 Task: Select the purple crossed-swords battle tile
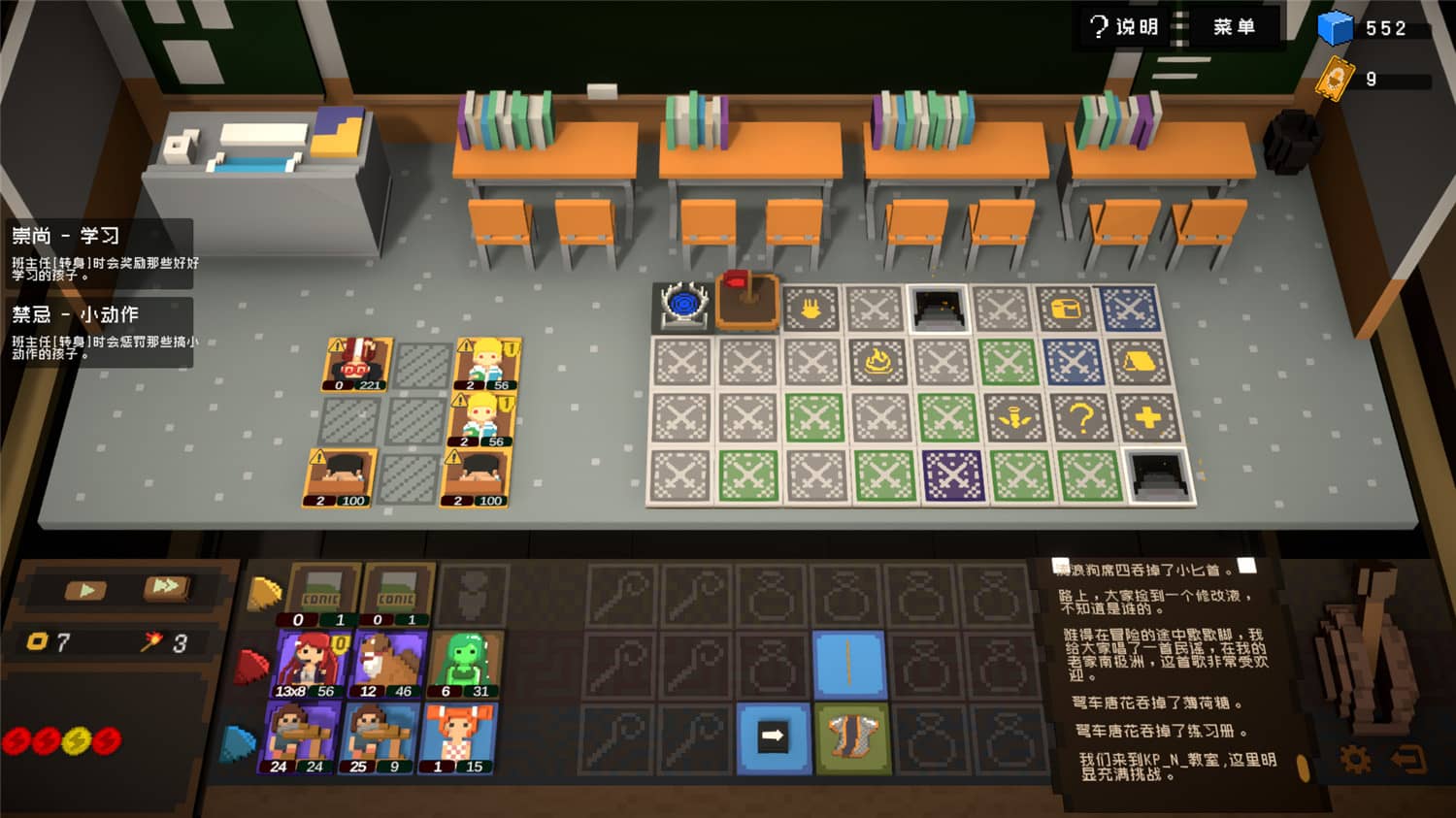point(952,476)
